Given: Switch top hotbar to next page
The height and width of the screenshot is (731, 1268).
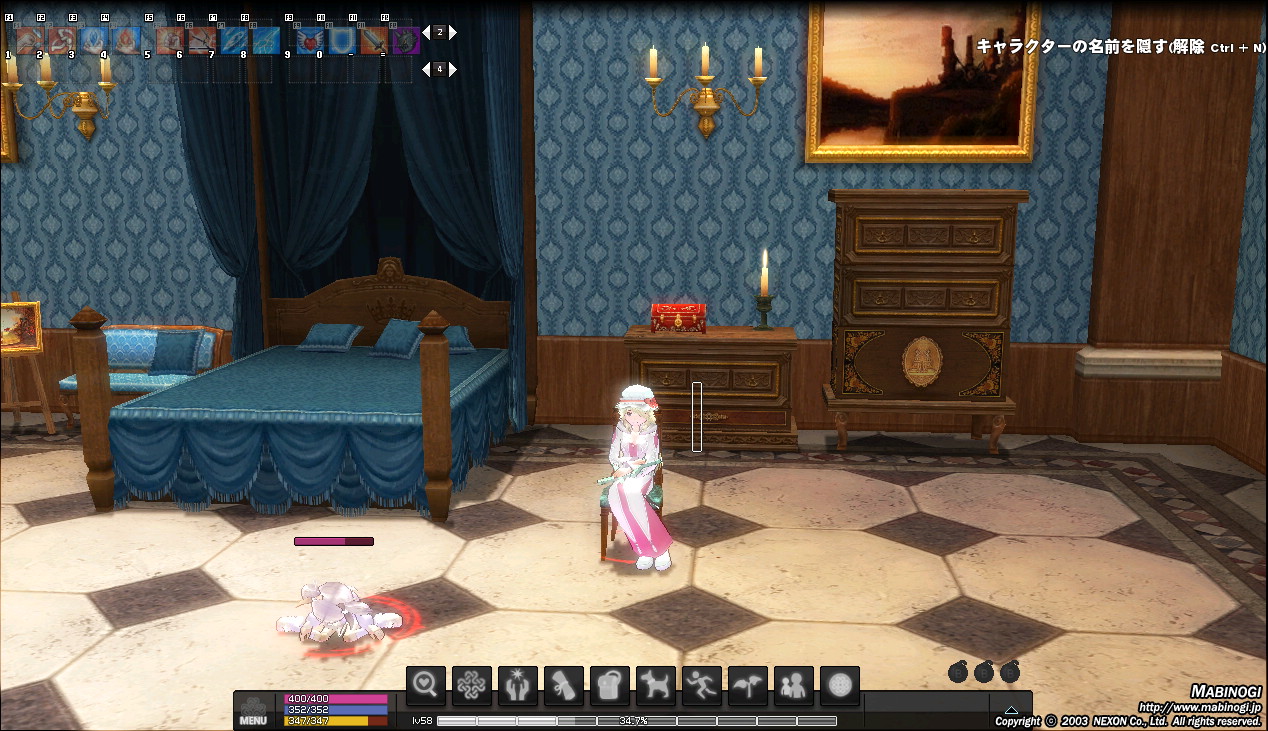Looking at the screenshot, I should 453,32.
